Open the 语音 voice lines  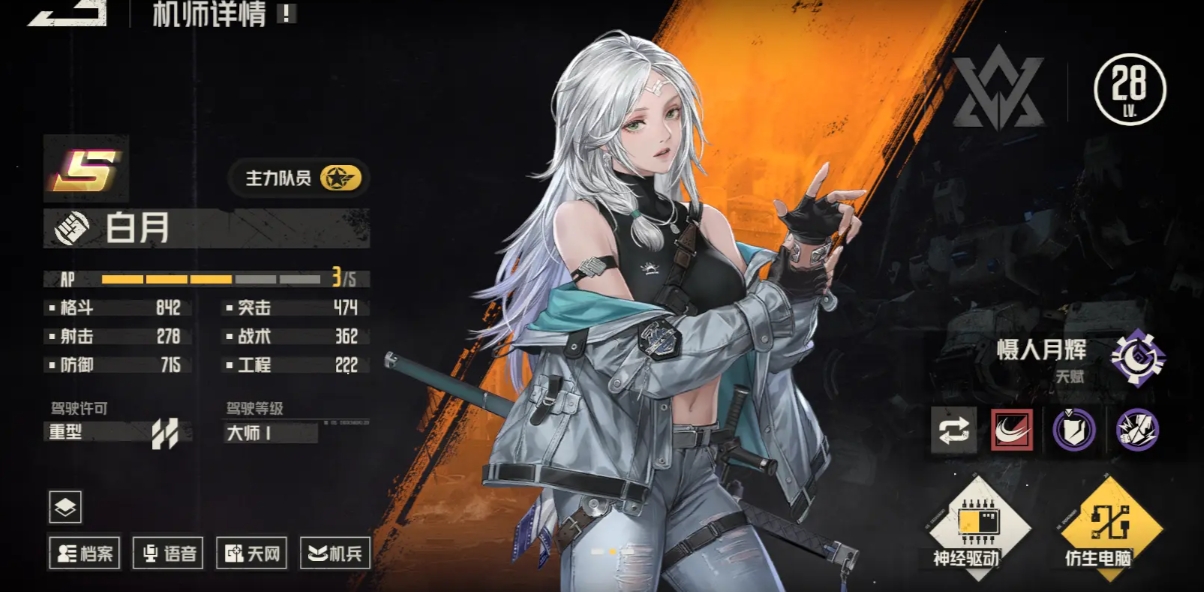169,552
